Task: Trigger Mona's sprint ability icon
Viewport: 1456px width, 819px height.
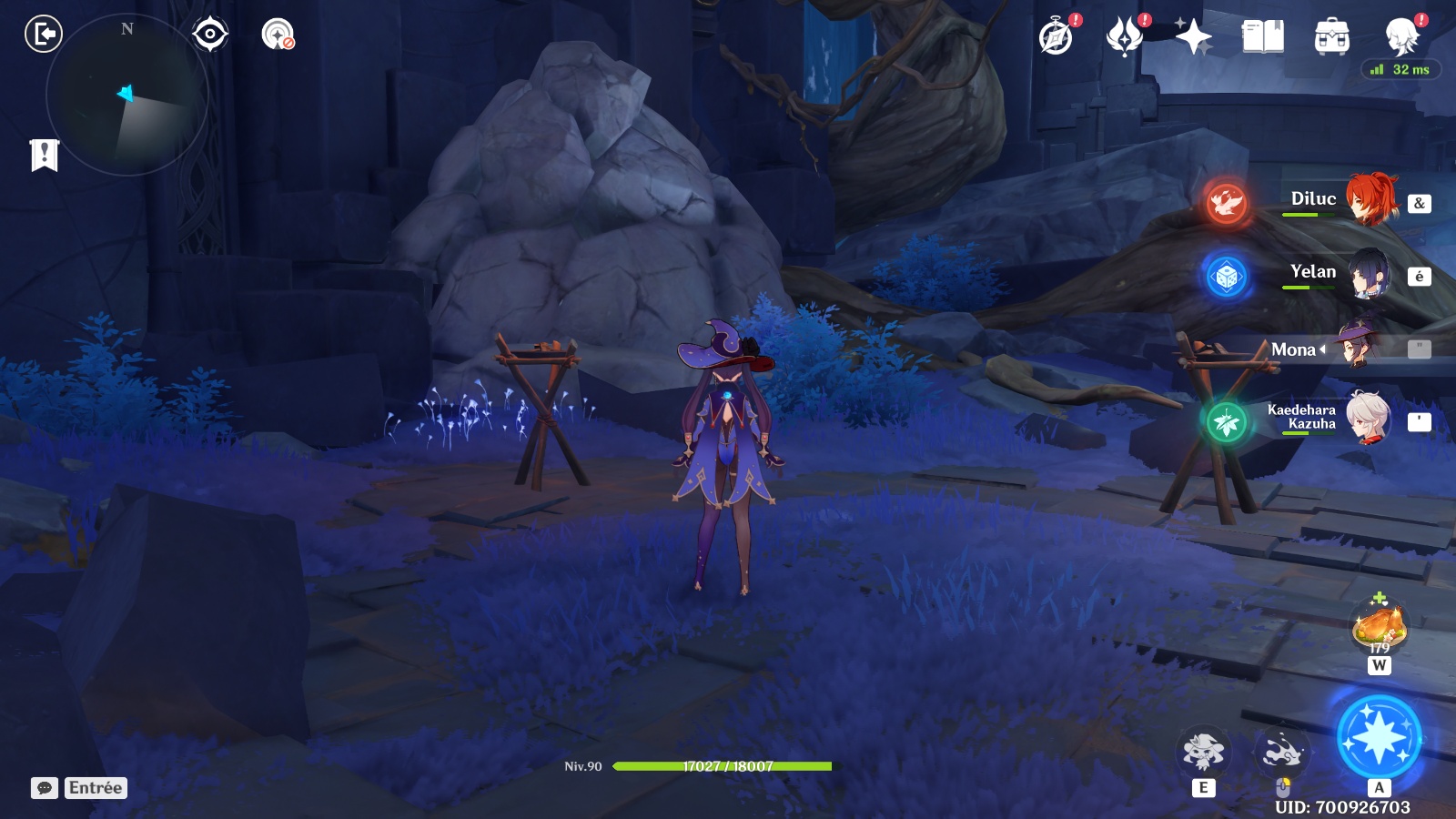Action: pos(1282,752)
